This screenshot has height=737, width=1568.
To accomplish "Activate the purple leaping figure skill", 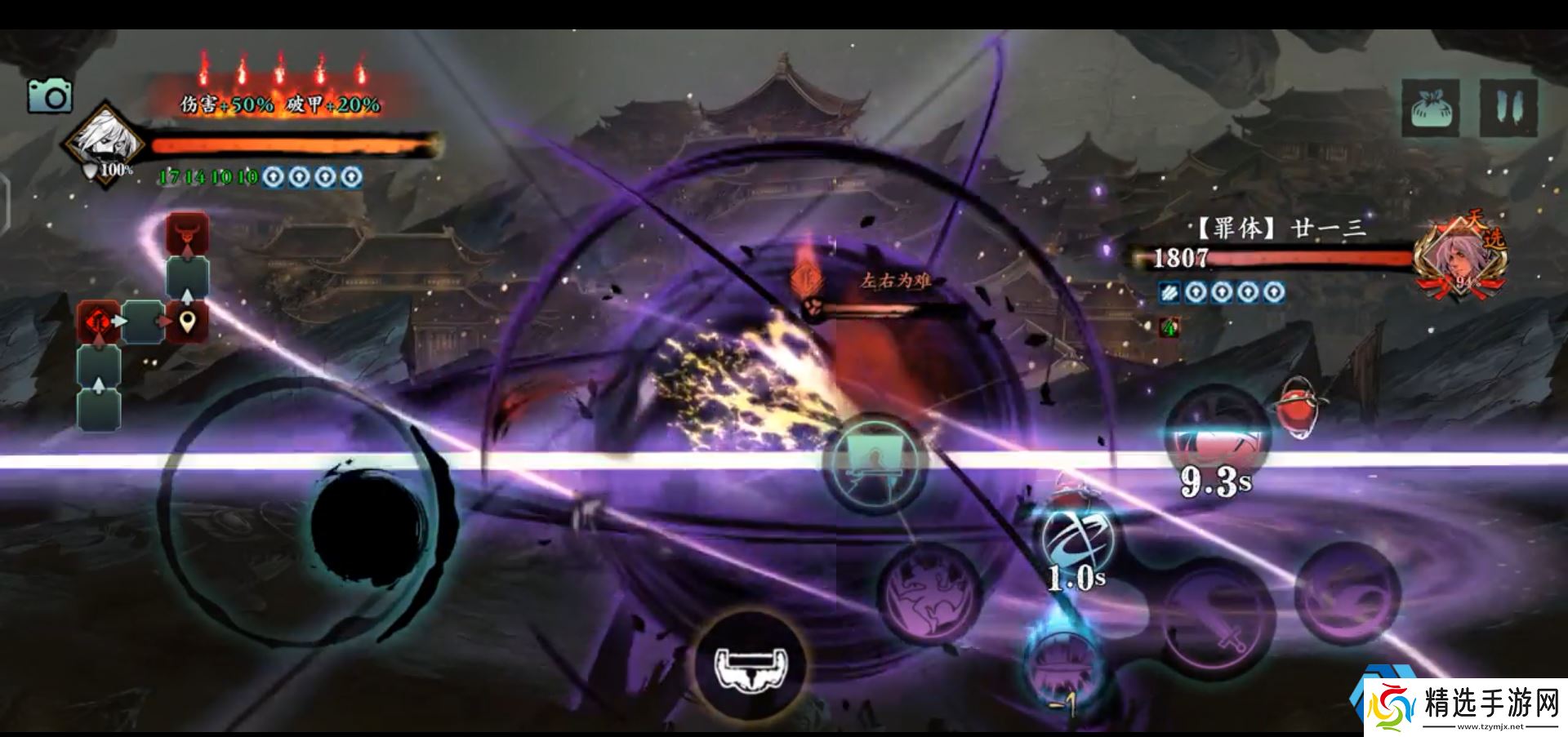I will (x=930, y=593).
